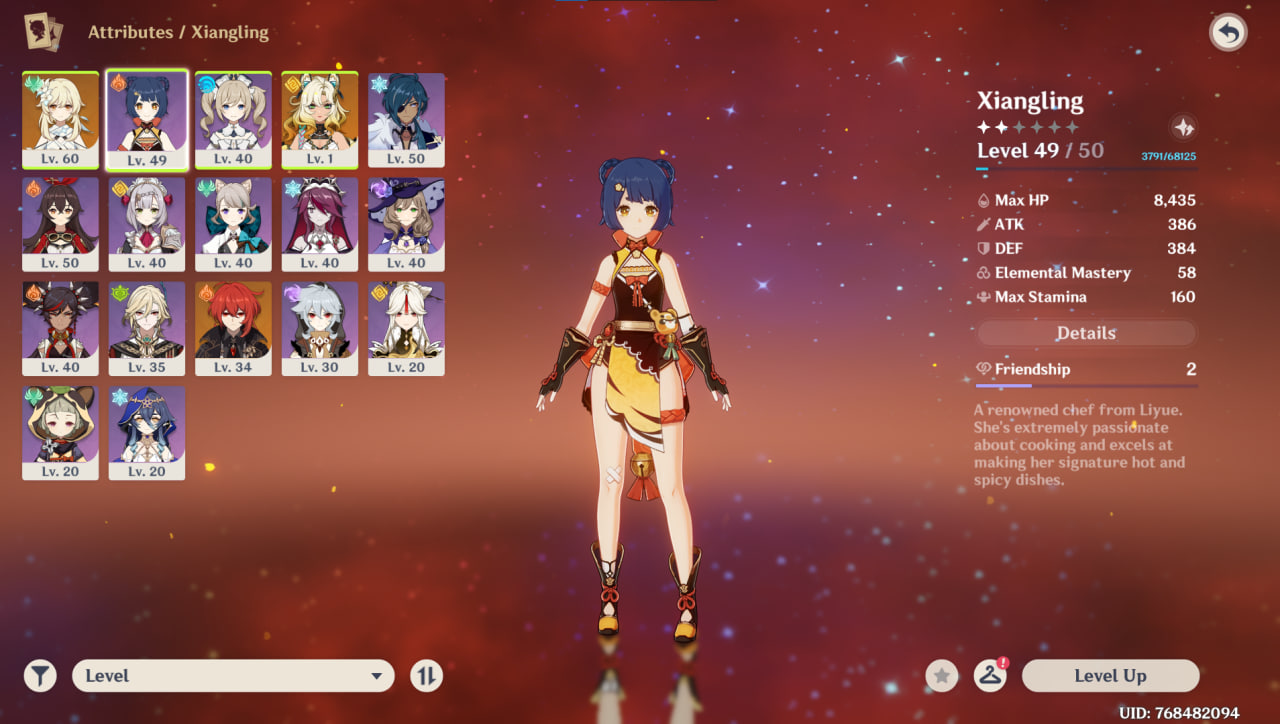Open Xiangling's attribute Details
Image resolution: width=1280 pixels, height=724 pixels.
1086,333
